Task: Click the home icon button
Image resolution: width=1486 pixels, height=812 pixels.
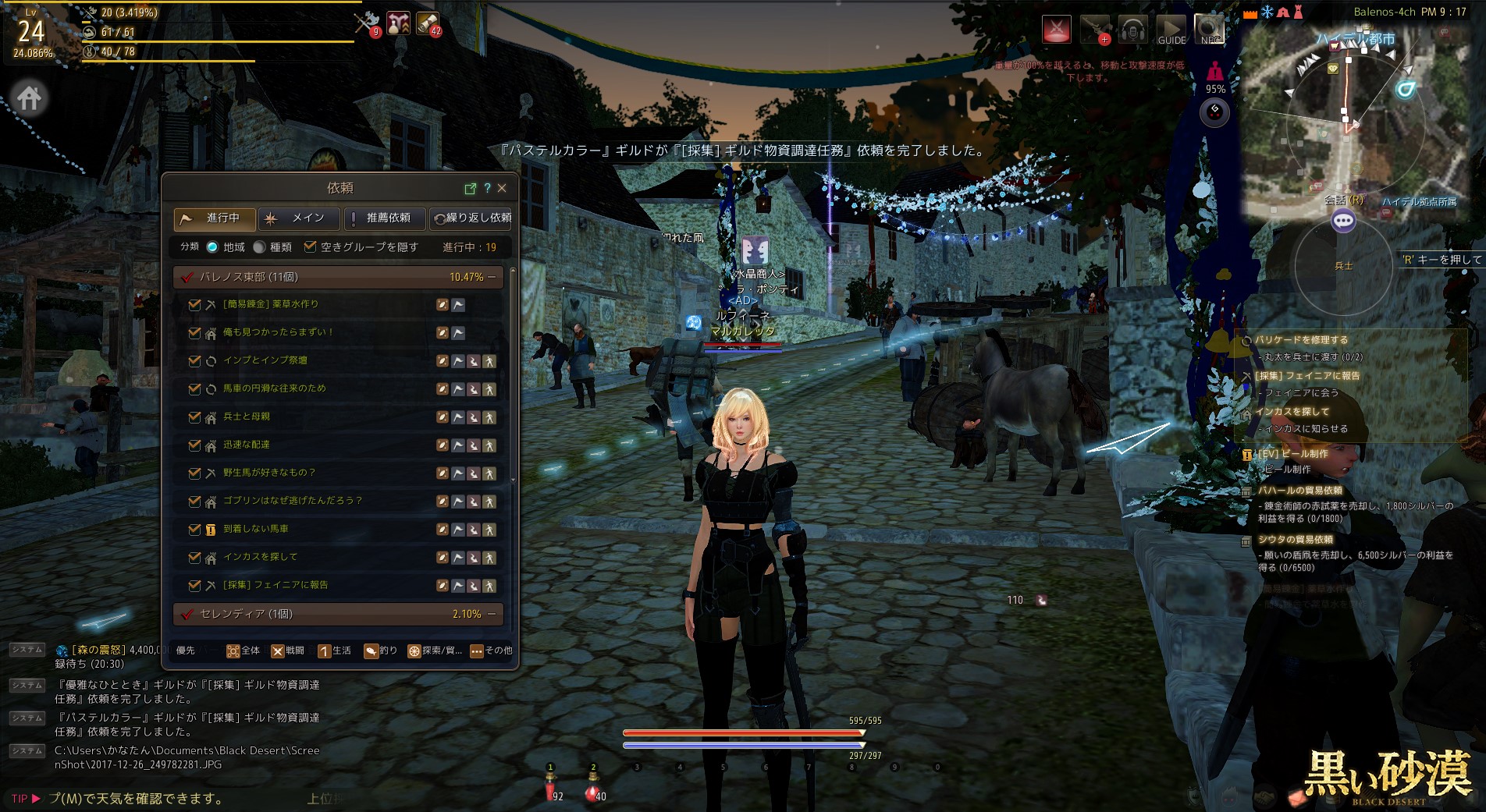Action: pyautogui.click(x=30, y=99)
